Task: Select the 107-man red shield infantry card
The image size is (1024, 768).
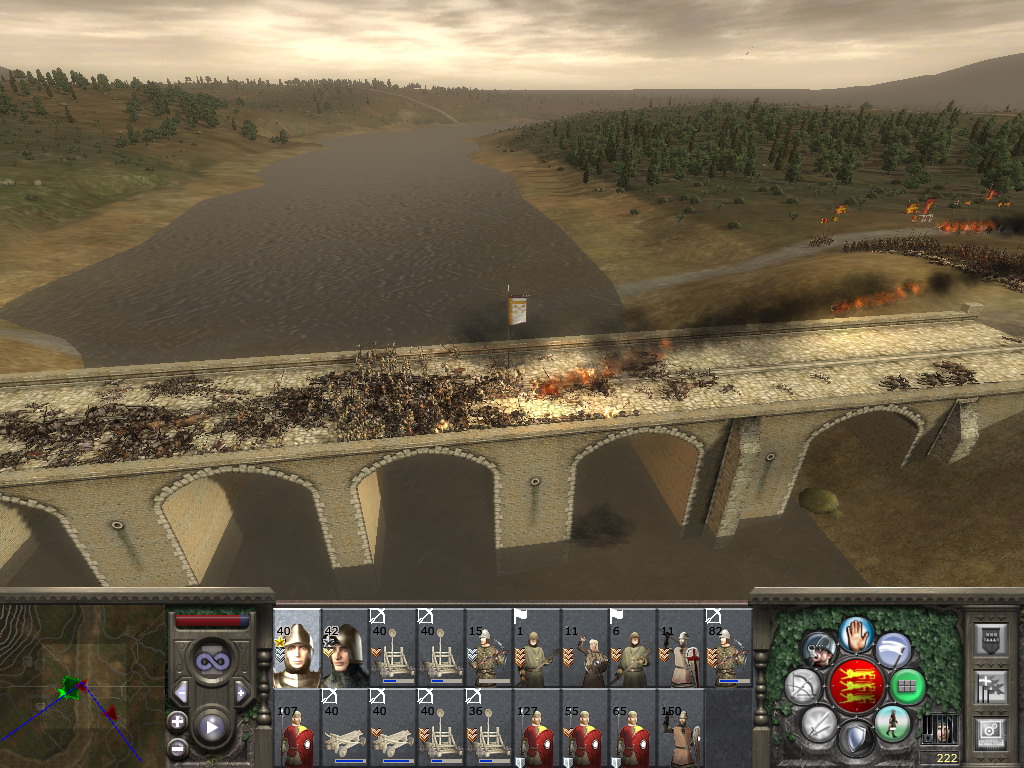Action: 297,728
